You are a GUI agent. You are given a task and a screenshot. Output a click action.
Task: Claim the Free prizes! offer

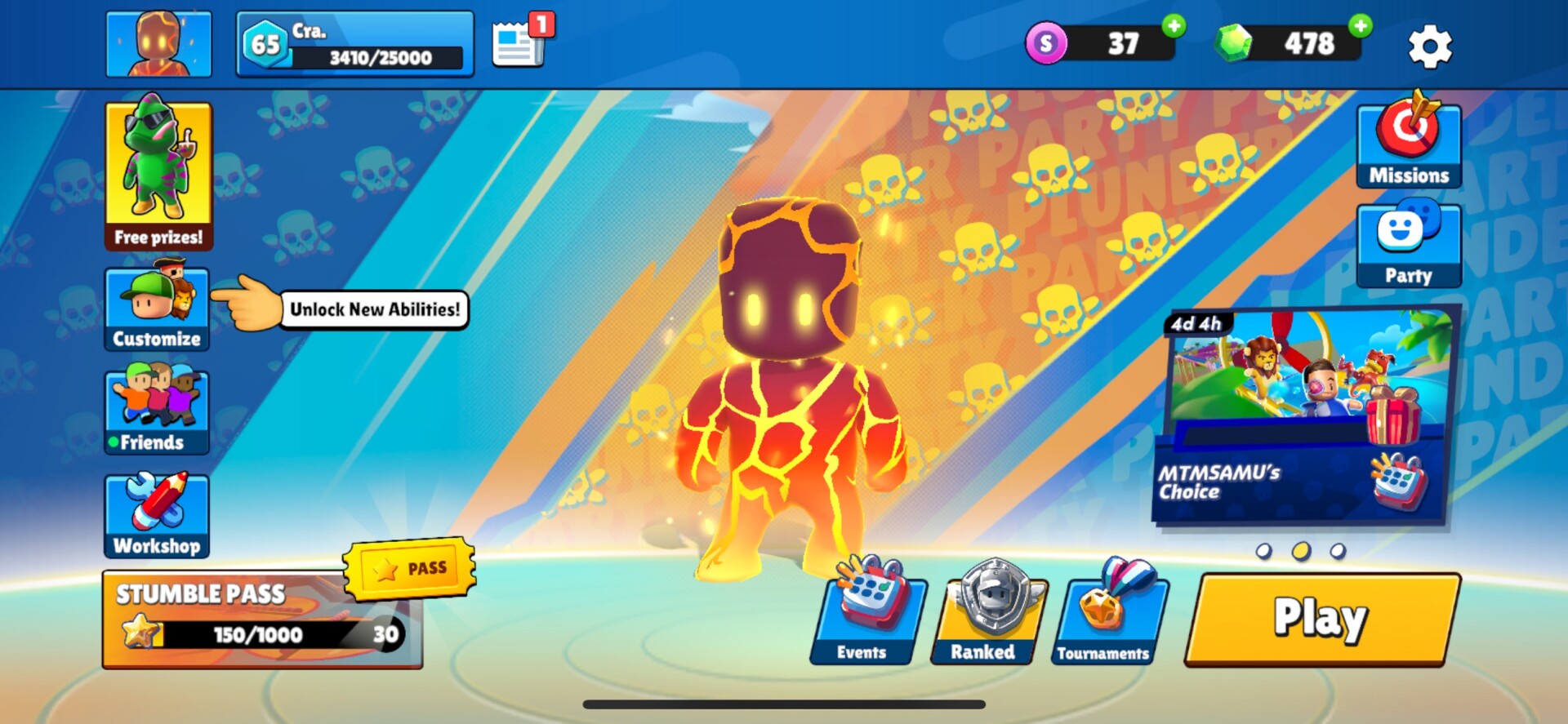[158, 175]
